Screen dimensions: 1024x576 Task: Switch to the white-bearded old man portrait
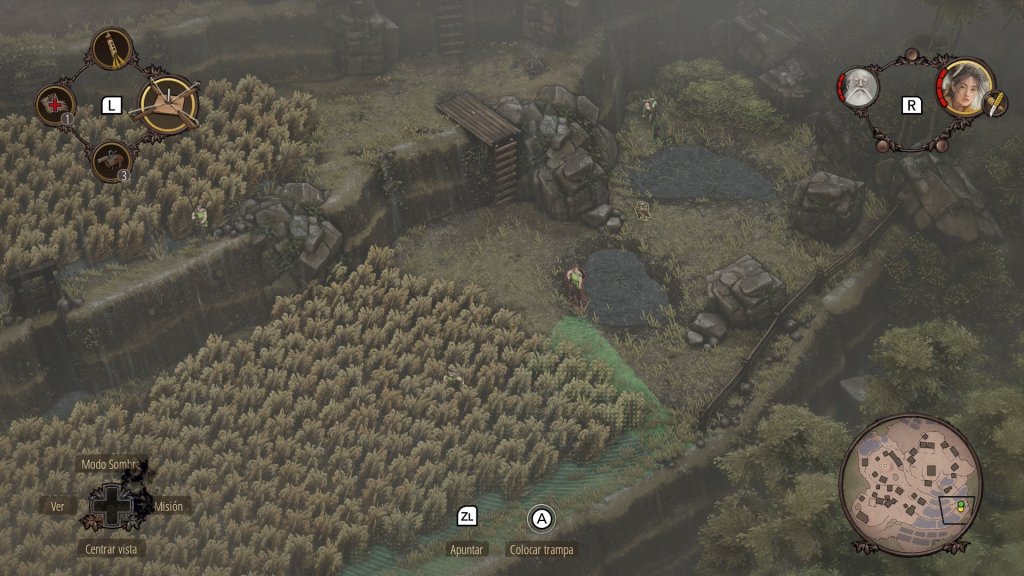click(859, 88)
